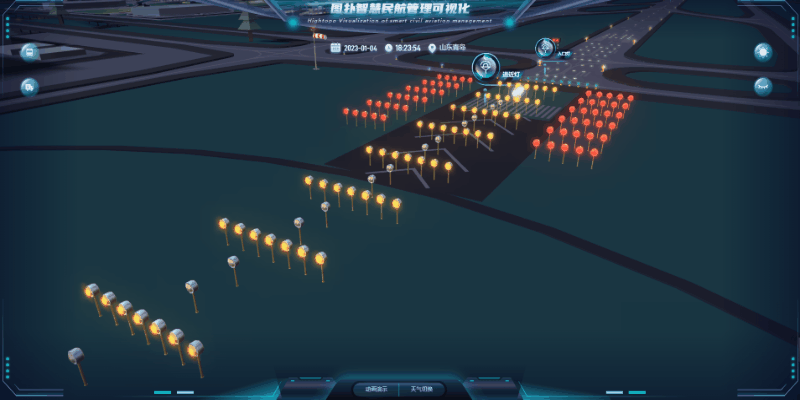The height and width of the screenshot is (400, 800).
Task: Open the 进近灯 approach light marker
Action: [x=487, y=66]
